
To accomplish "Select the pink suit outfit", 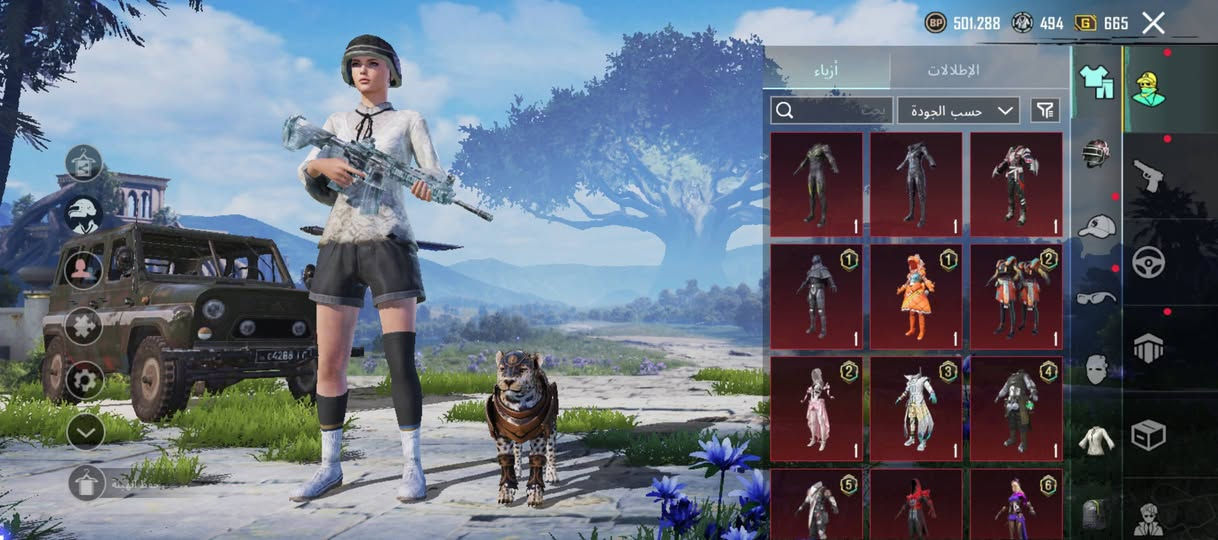I will pyautogui.click(x=816, y=409).
